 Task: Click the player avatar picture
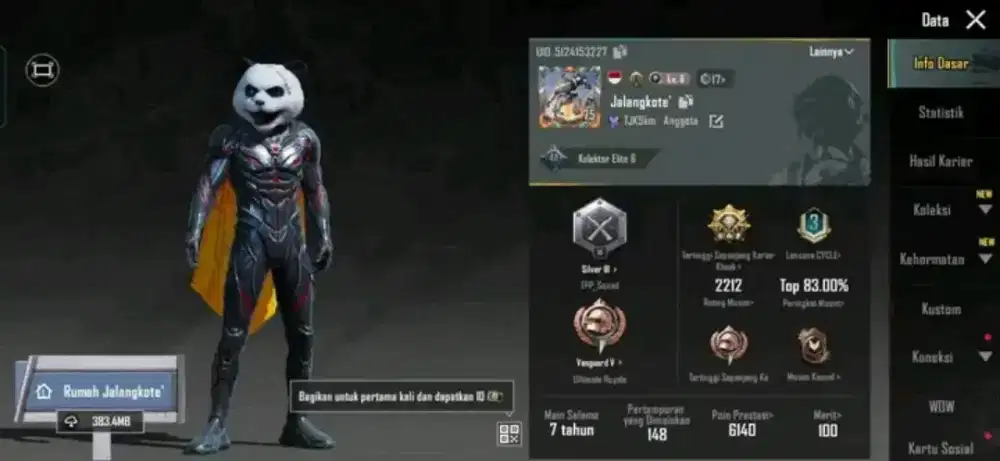pos(569,97)
